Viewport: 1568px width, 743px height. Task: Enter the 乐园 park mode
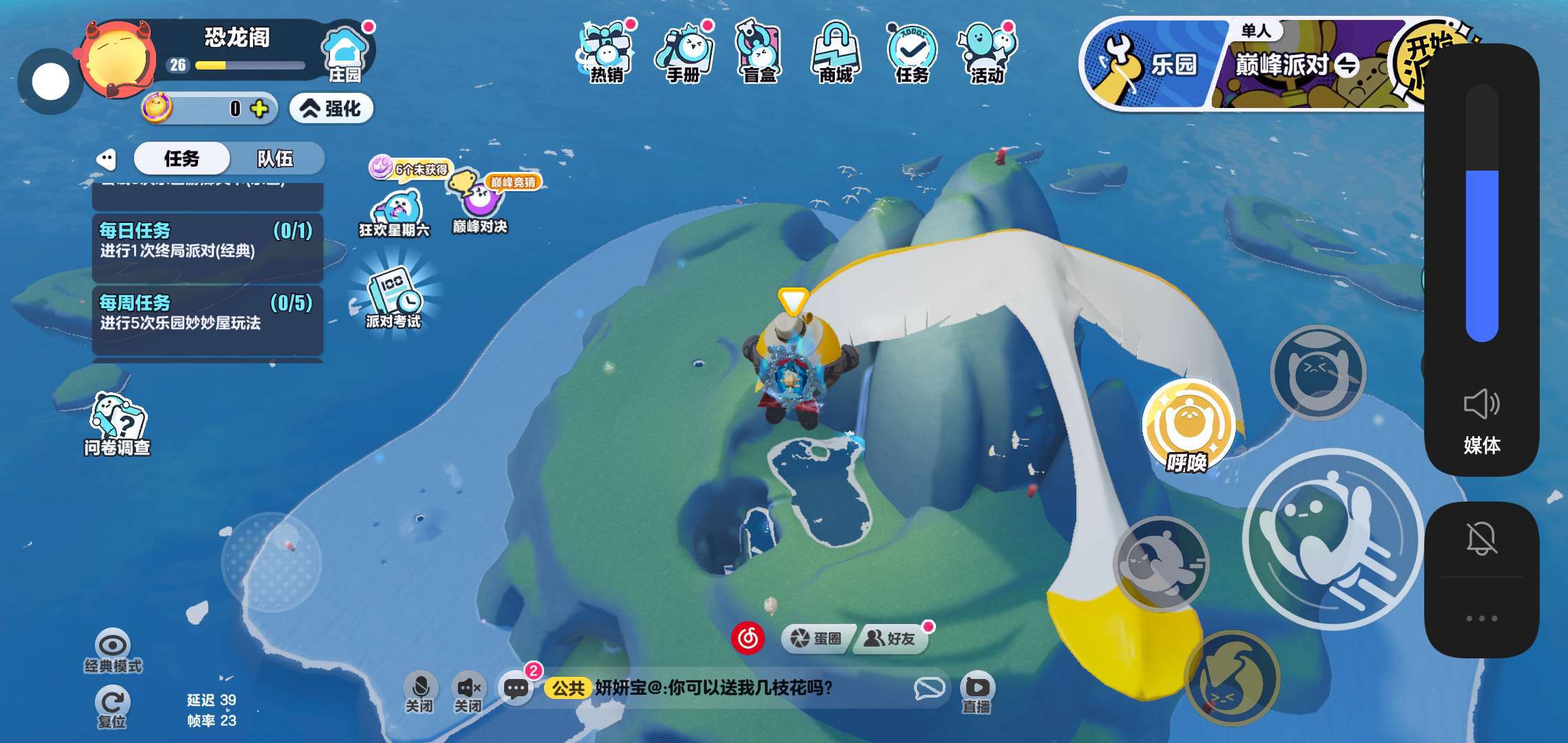tap(1150, 65)
